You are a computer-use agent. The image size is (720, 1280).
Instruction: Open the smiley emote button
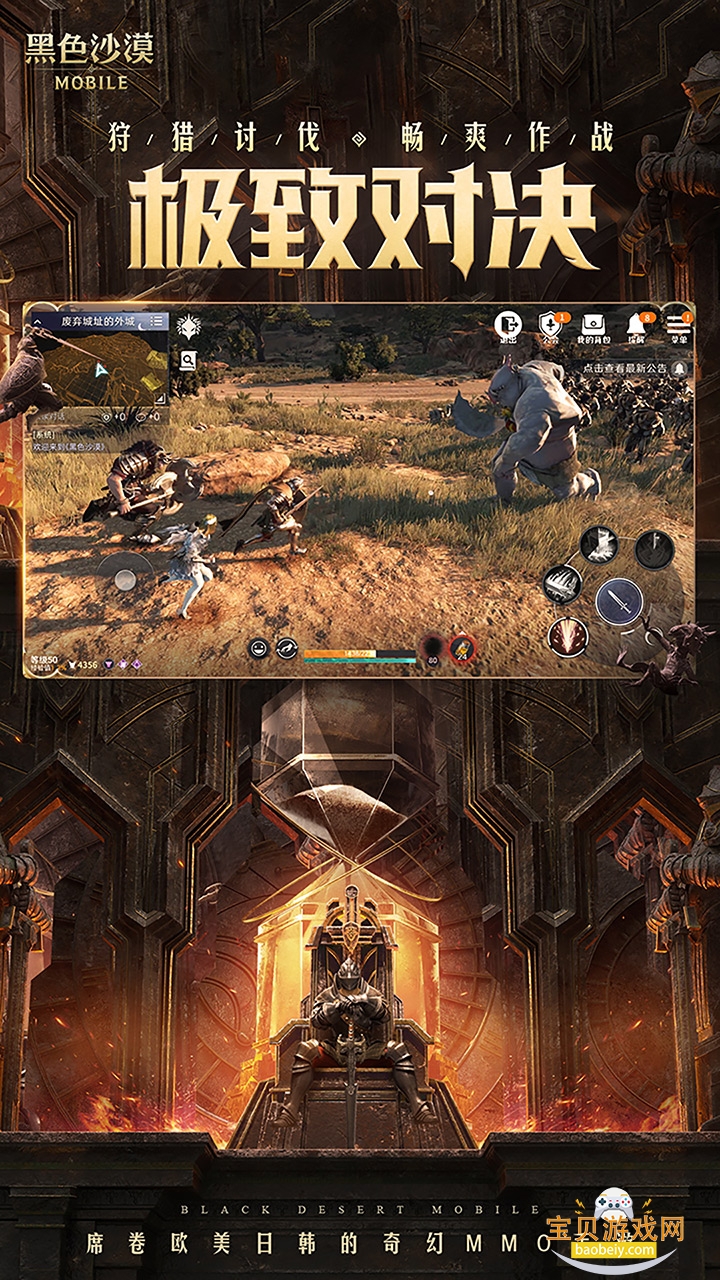257,648
